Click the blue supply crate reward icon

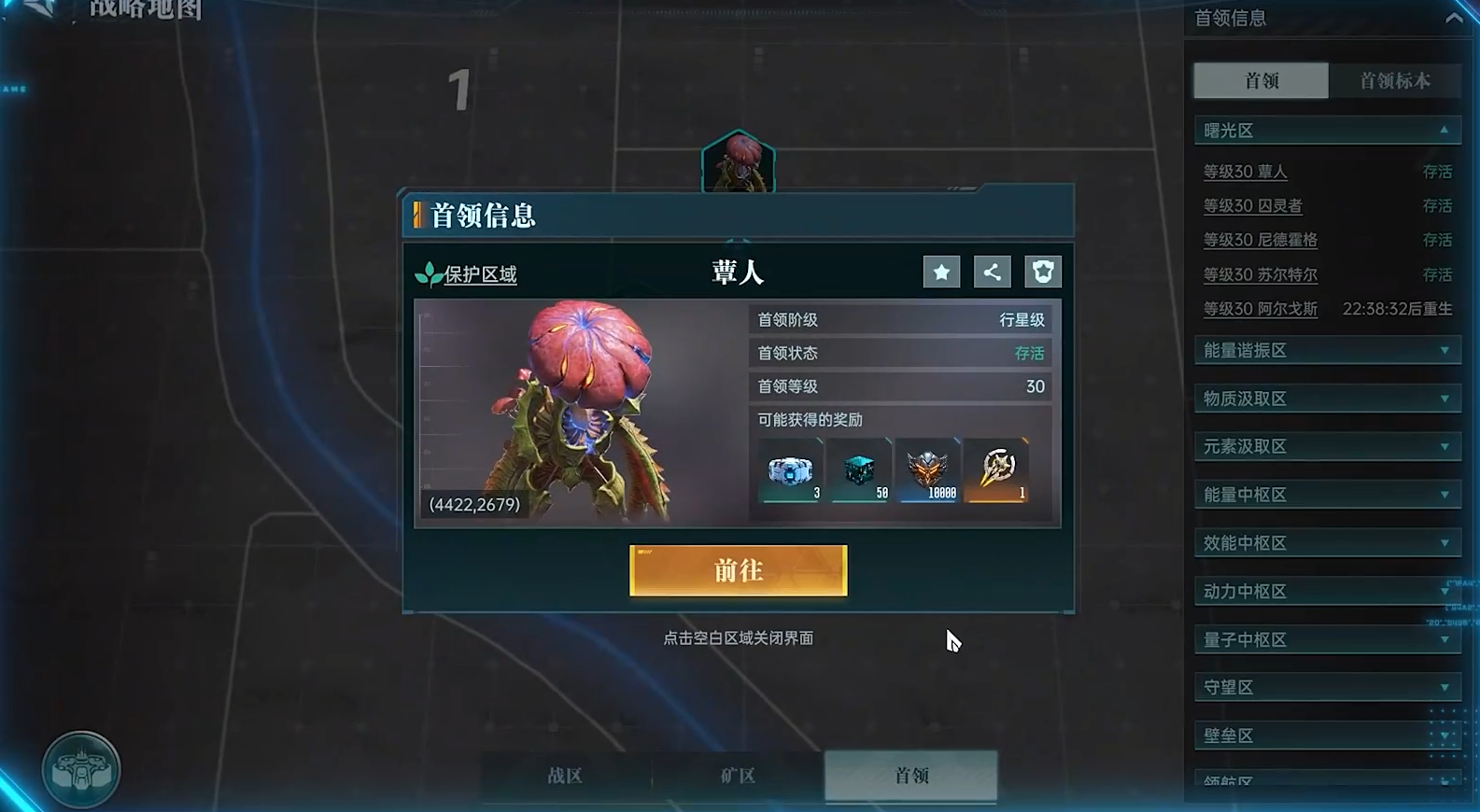[789, 468]
